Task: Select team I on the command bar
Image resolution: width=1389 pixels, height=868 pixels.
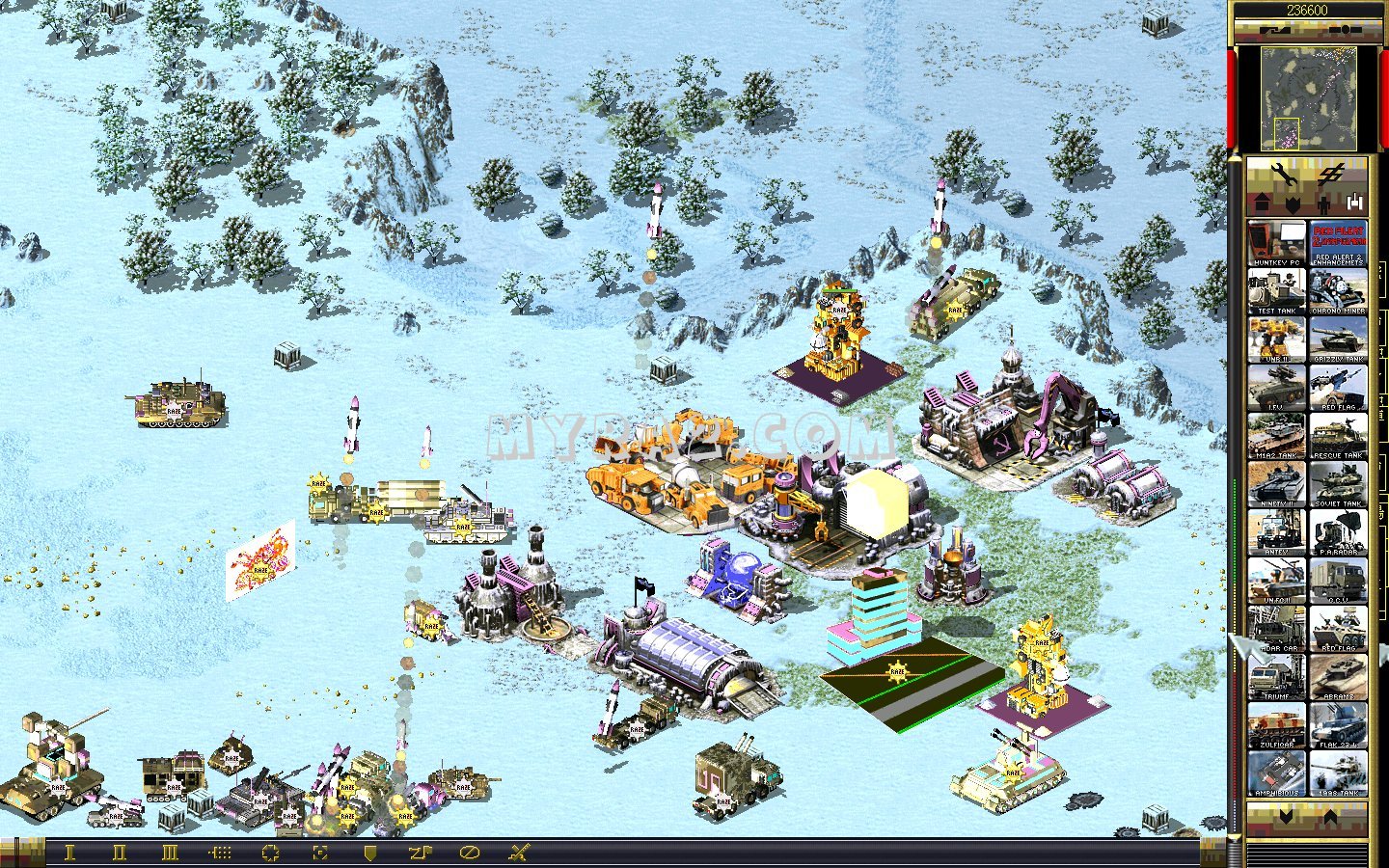Action: [68, 853]
